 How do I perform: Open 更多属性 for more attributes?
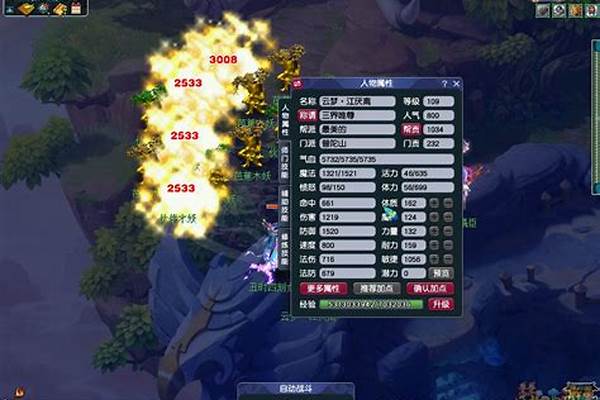(320, 288)
